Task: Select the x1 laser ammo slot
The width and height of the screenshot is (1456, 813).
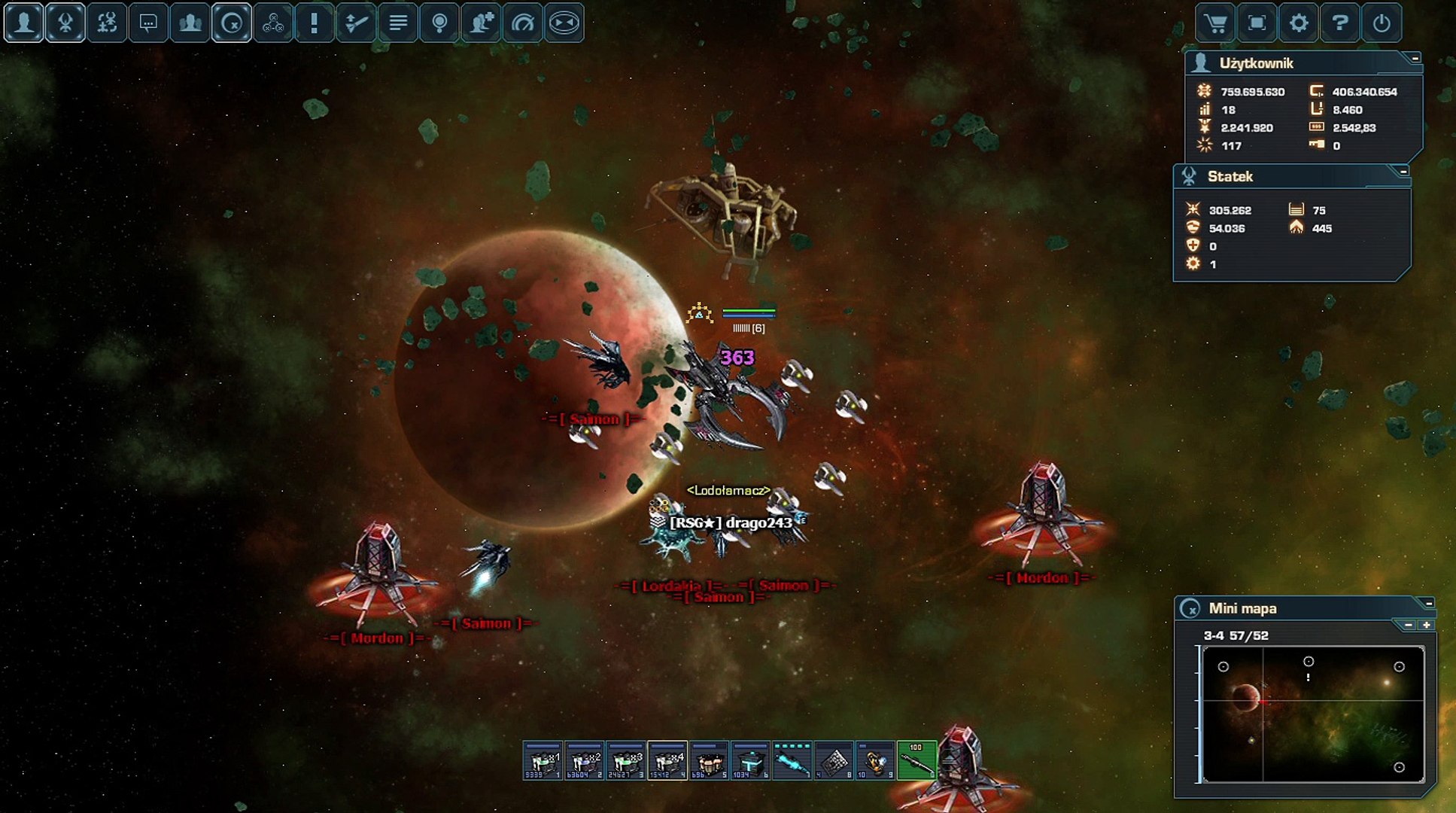Action: coord(543,760)
